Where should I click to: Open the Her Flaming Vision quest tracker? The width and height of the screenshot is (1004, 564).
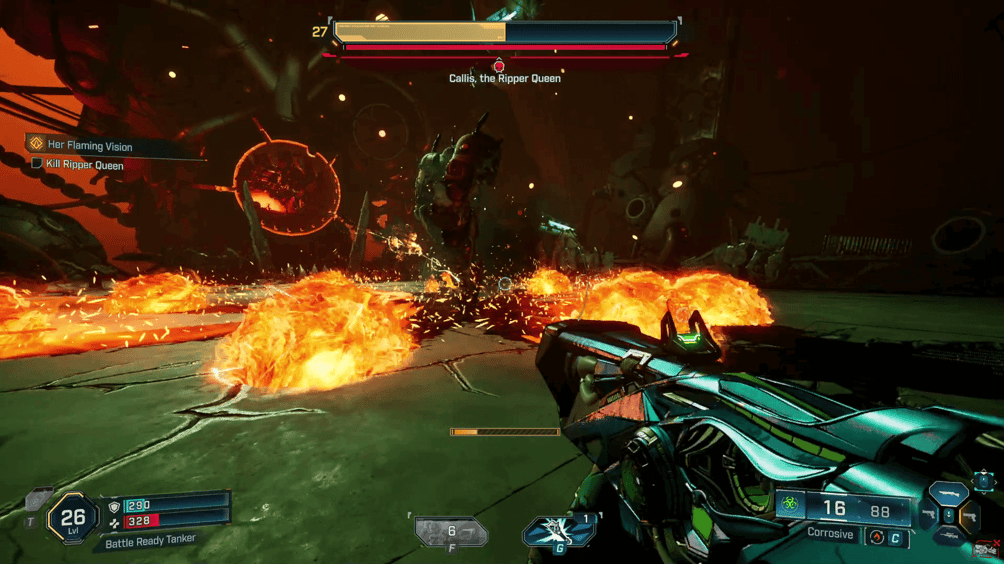(89, 146)
